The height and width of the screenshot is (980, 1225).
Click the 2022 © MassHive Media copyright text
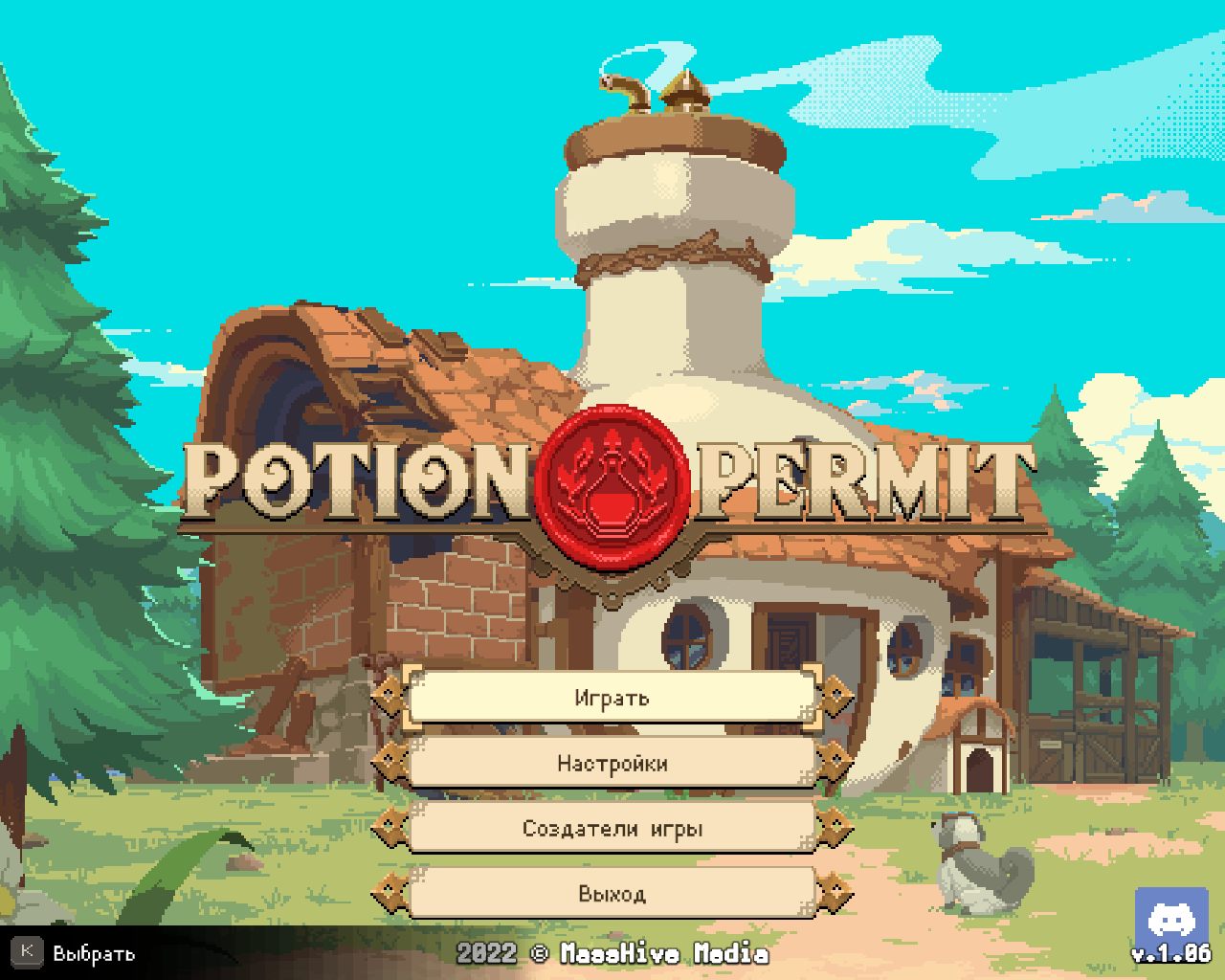(x=612, y=953)
